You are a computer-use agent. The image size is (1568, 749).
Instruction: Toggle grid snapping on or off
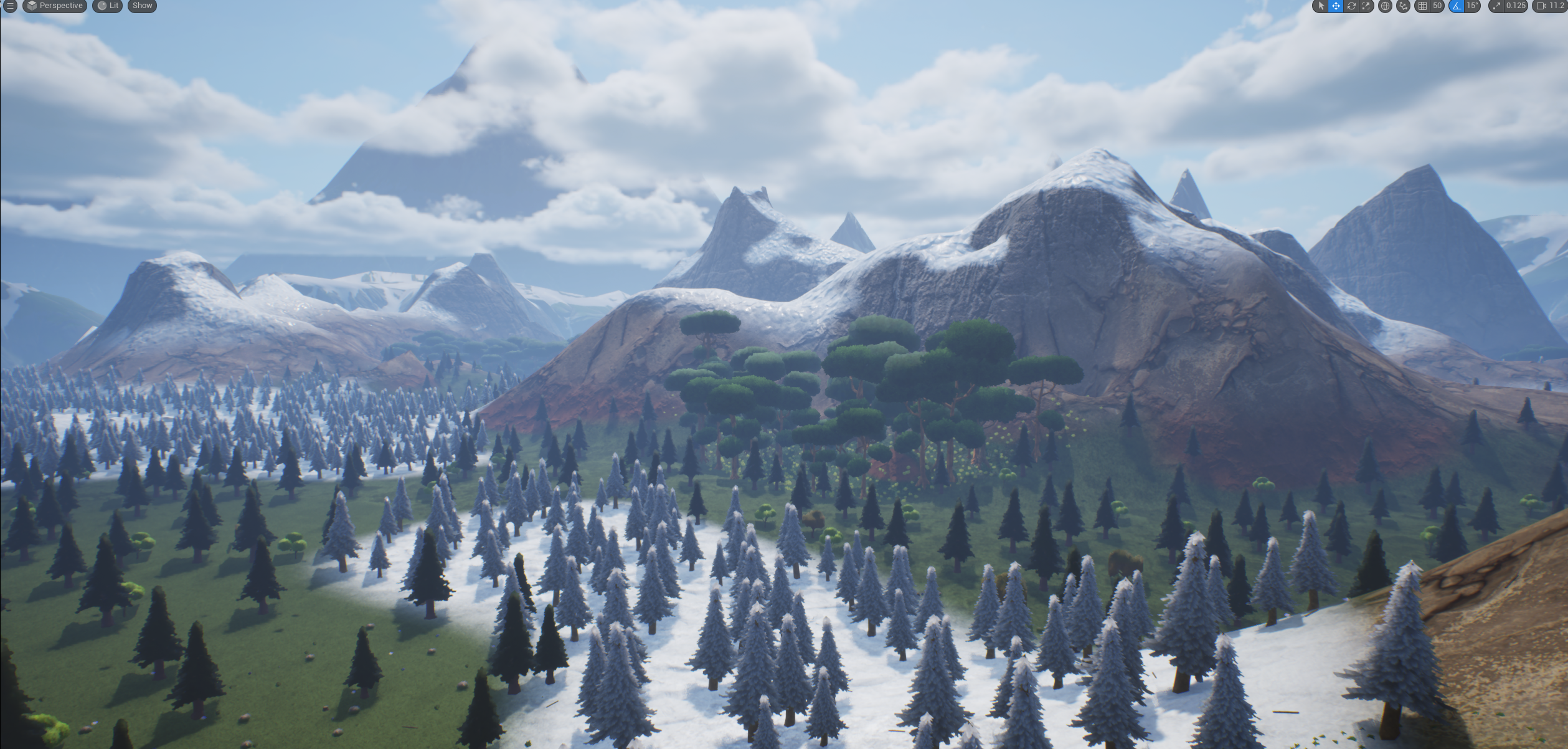coord(1422,6)
